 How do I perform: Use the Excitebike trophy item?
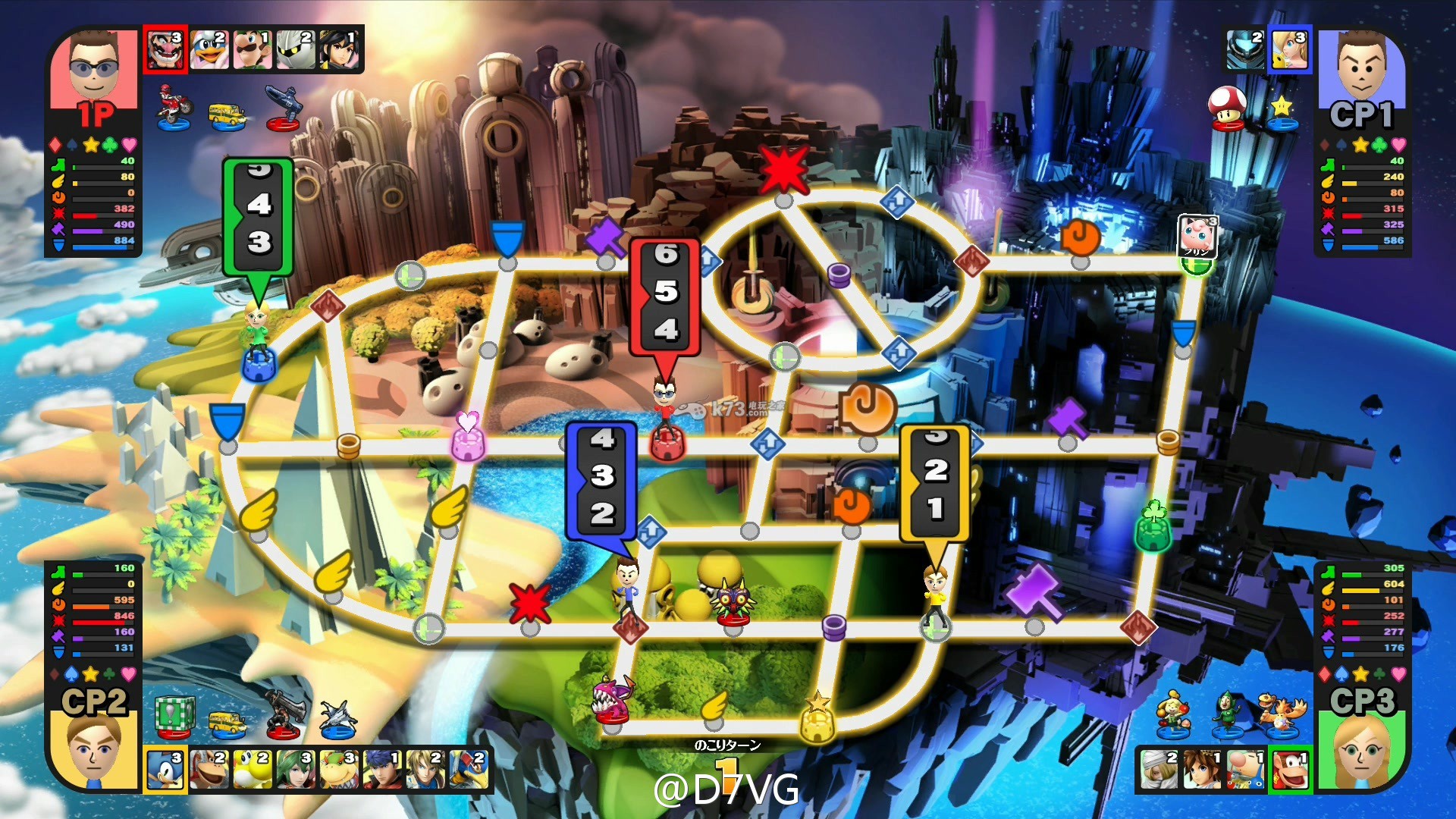pyautogui.click(x=174, y=108)
